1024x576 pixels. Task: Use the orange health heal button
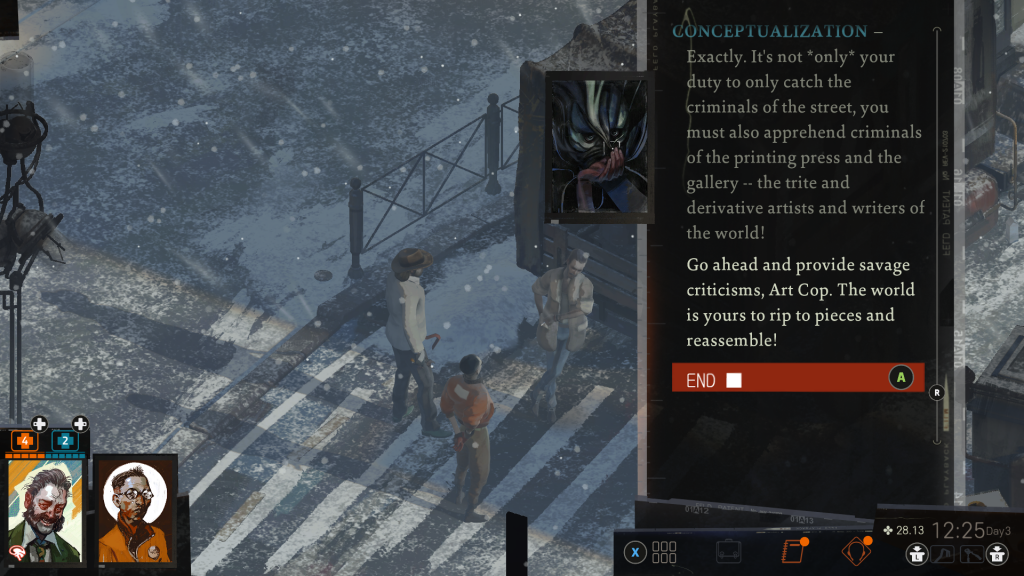pos(39,424)
